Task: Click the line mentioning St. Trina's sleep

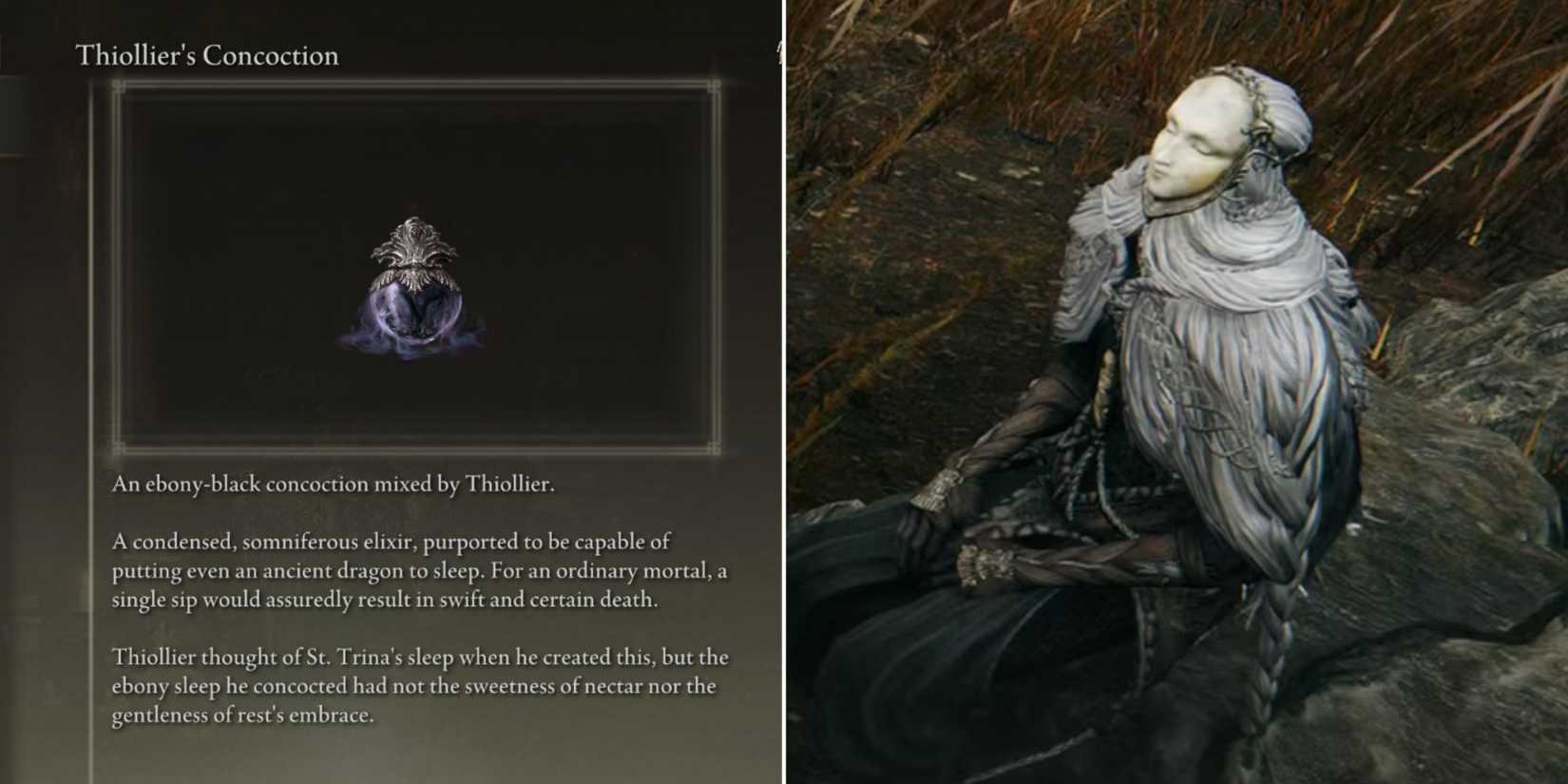Action: click(418, 657)
